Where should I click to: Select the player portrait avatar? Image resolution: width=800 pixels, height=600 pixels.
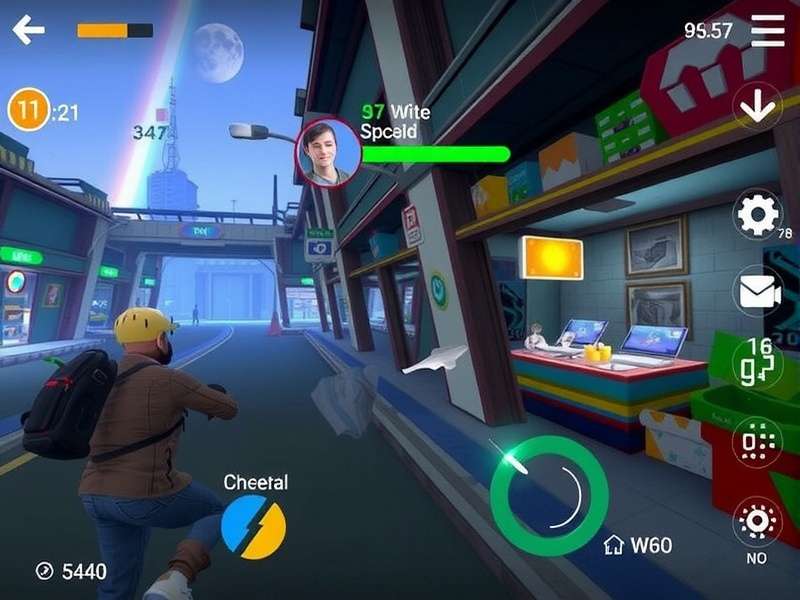[x=328, y=151]
